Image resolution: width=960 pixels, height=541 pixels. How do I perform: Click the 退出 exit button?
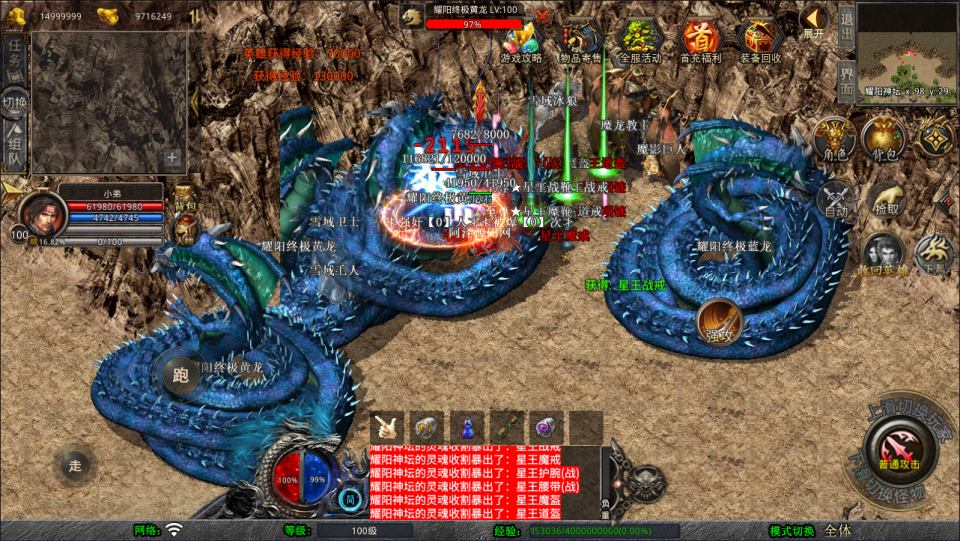(846, 22)
